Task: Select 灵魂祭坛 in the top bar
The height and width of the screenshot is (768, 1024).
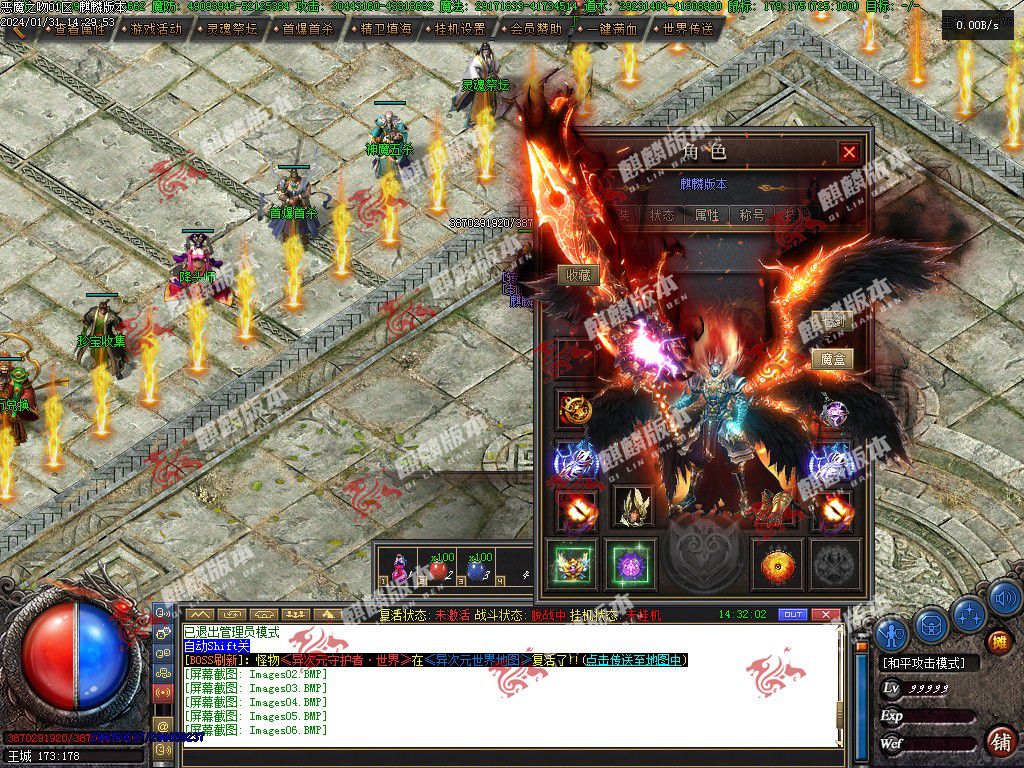Action: [231, 29]
